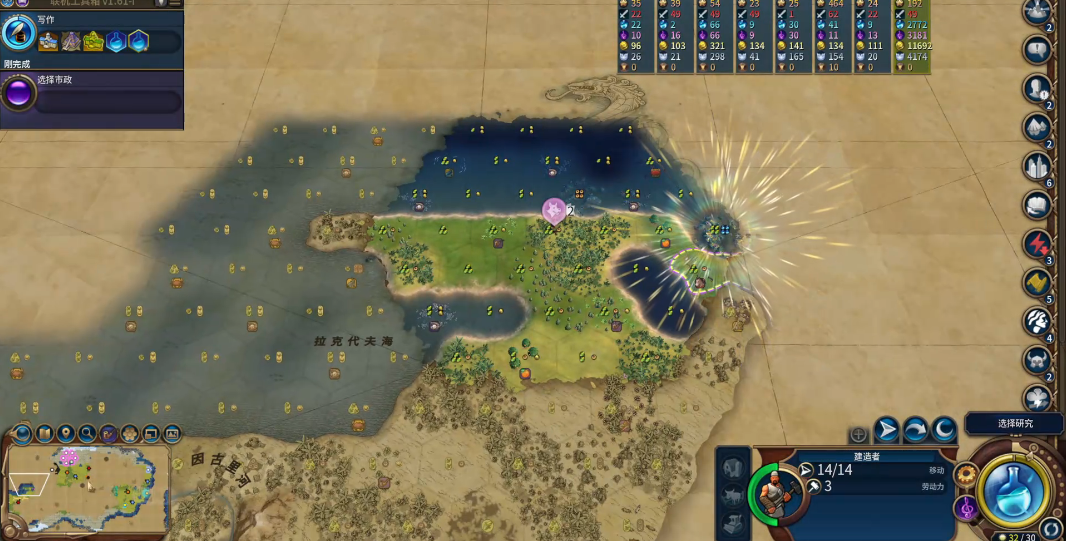Click the red lightning notification icon
The height and width of the screenshot is (541, 1066).
click(1037, 244)
